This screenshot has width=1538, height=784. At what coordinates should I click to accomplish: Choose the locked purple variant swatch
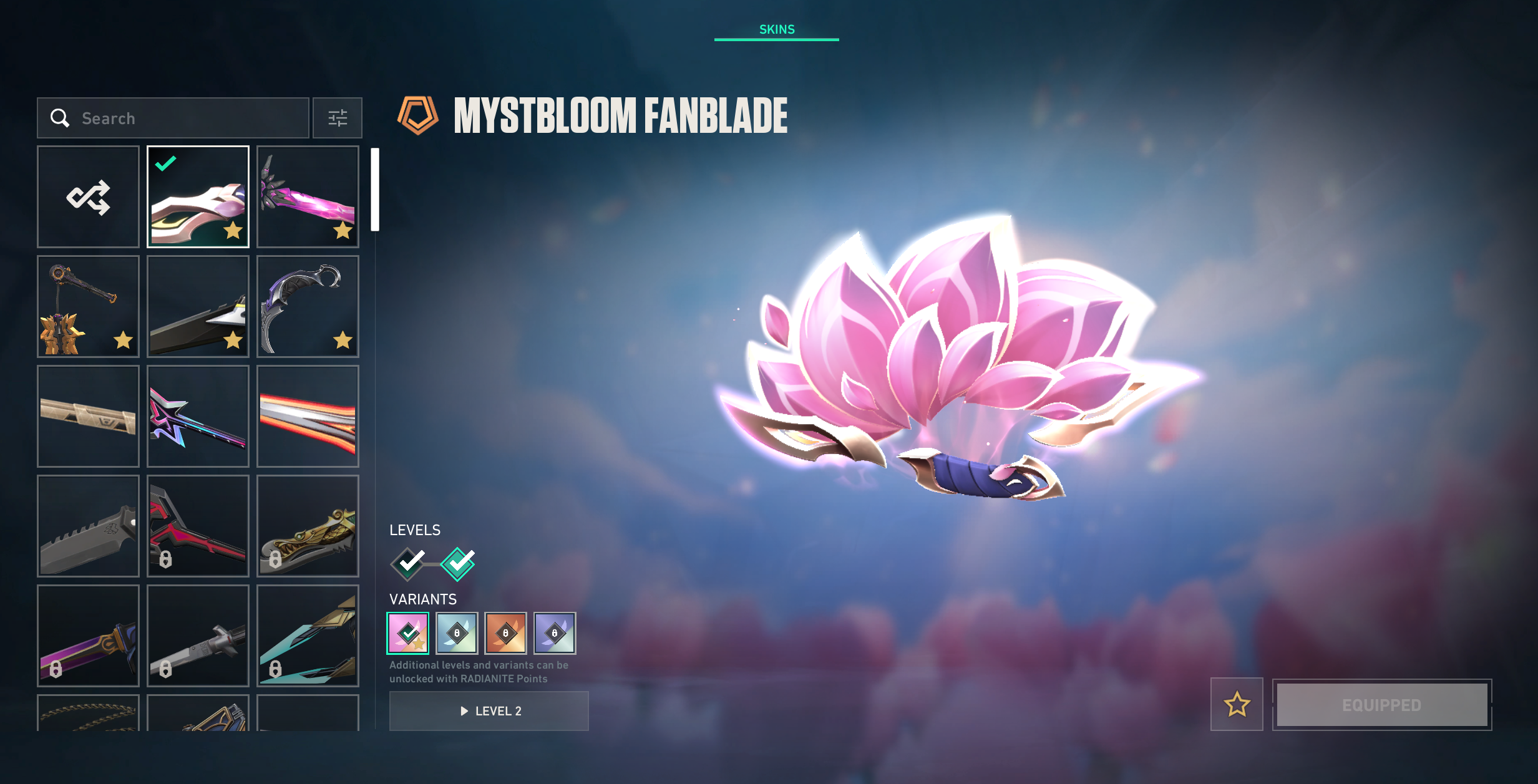pyautogui.click(x=555, y=633)
